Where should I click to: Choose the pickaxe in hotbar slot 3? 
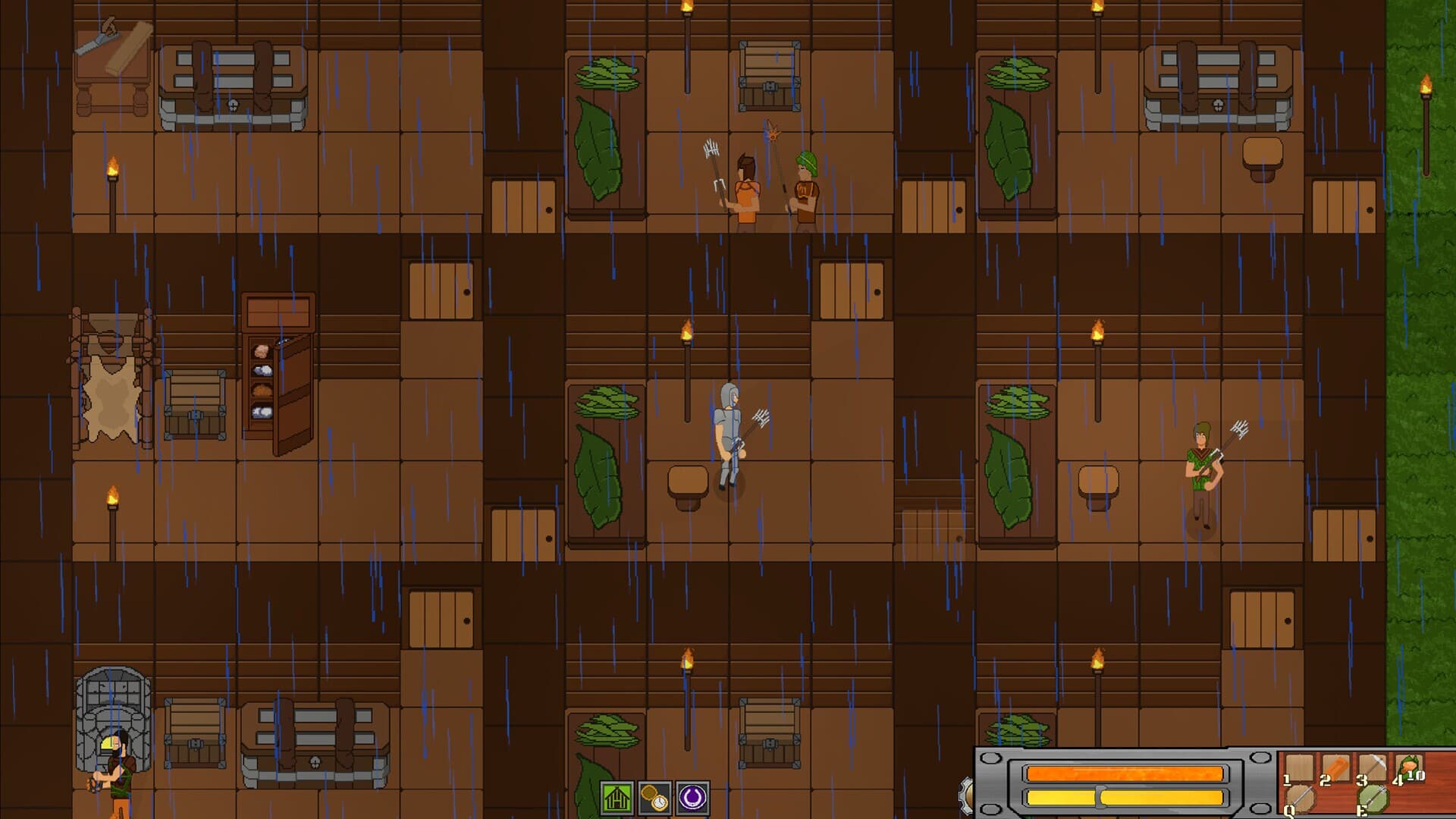1372,768
